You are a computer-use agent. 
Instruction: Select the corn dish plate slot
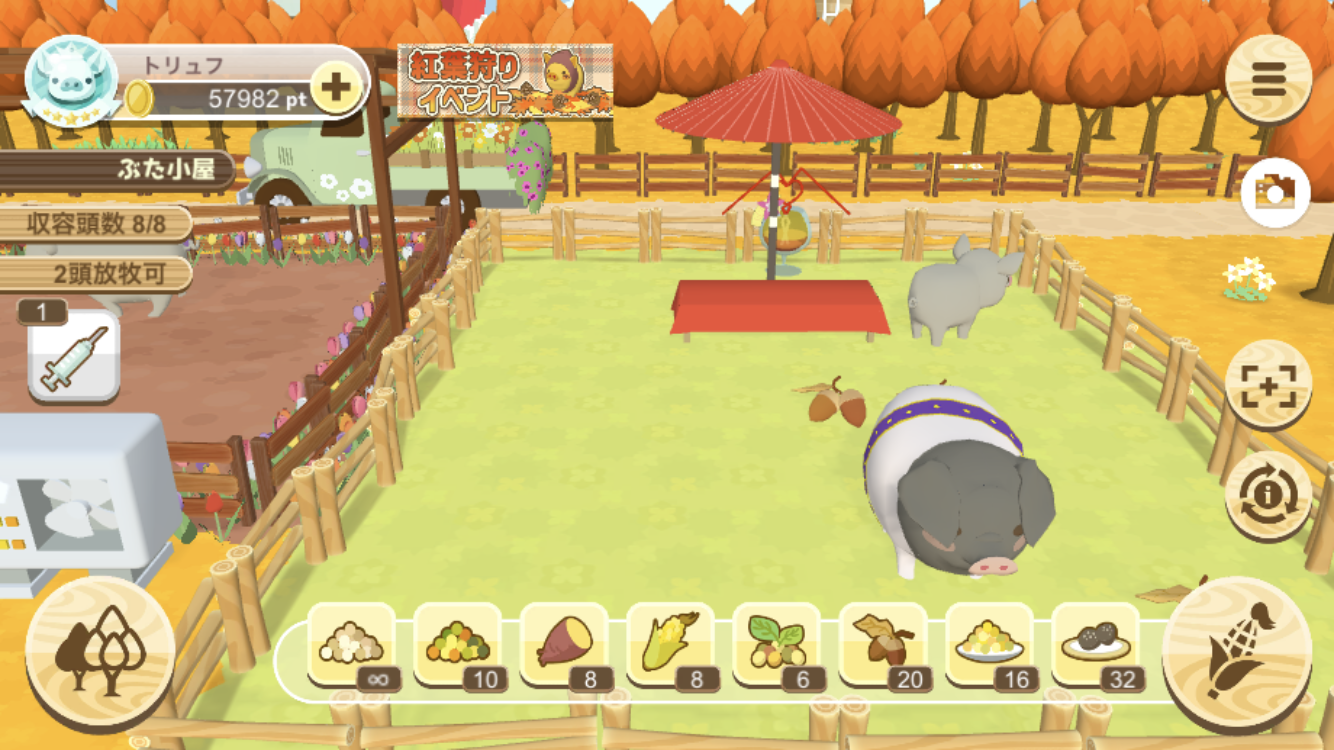[990, 645]
